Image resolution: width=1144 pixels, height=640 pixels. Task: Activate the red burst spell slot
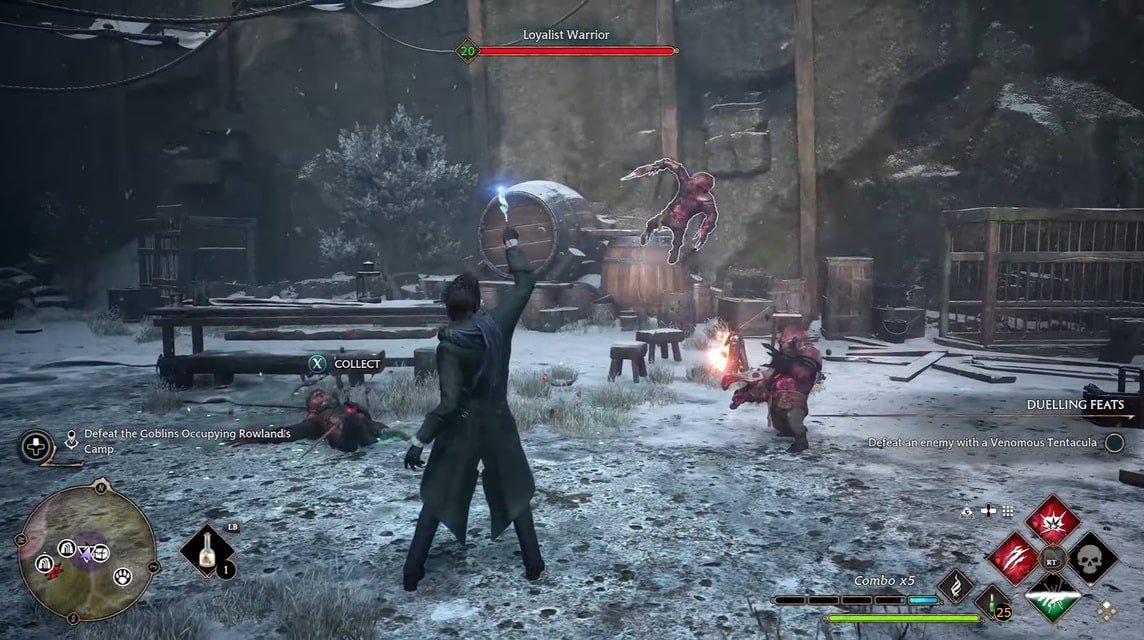[1052, 519]
